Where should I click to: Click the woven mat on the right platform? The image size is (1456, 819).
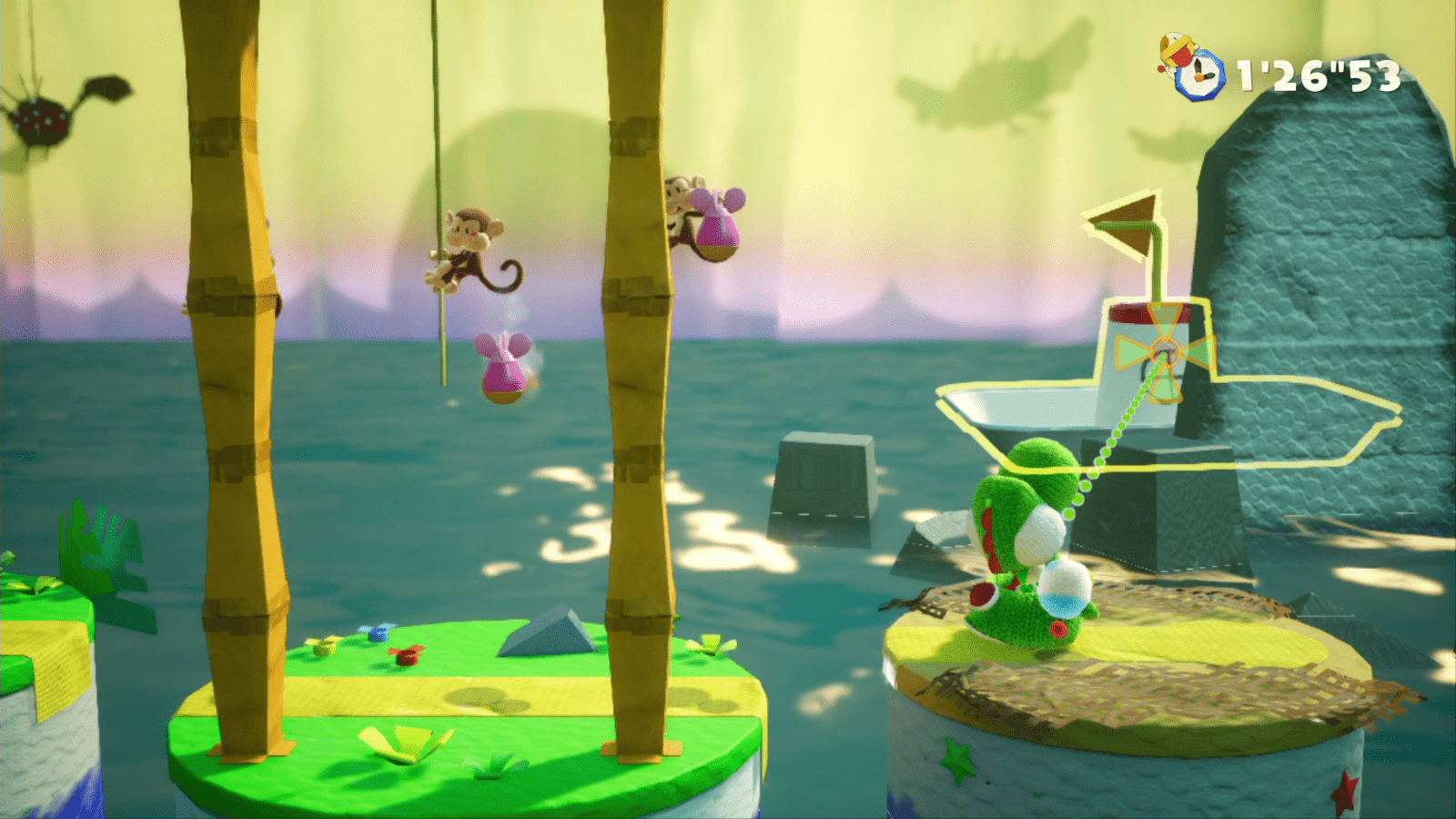[1174, 692]
